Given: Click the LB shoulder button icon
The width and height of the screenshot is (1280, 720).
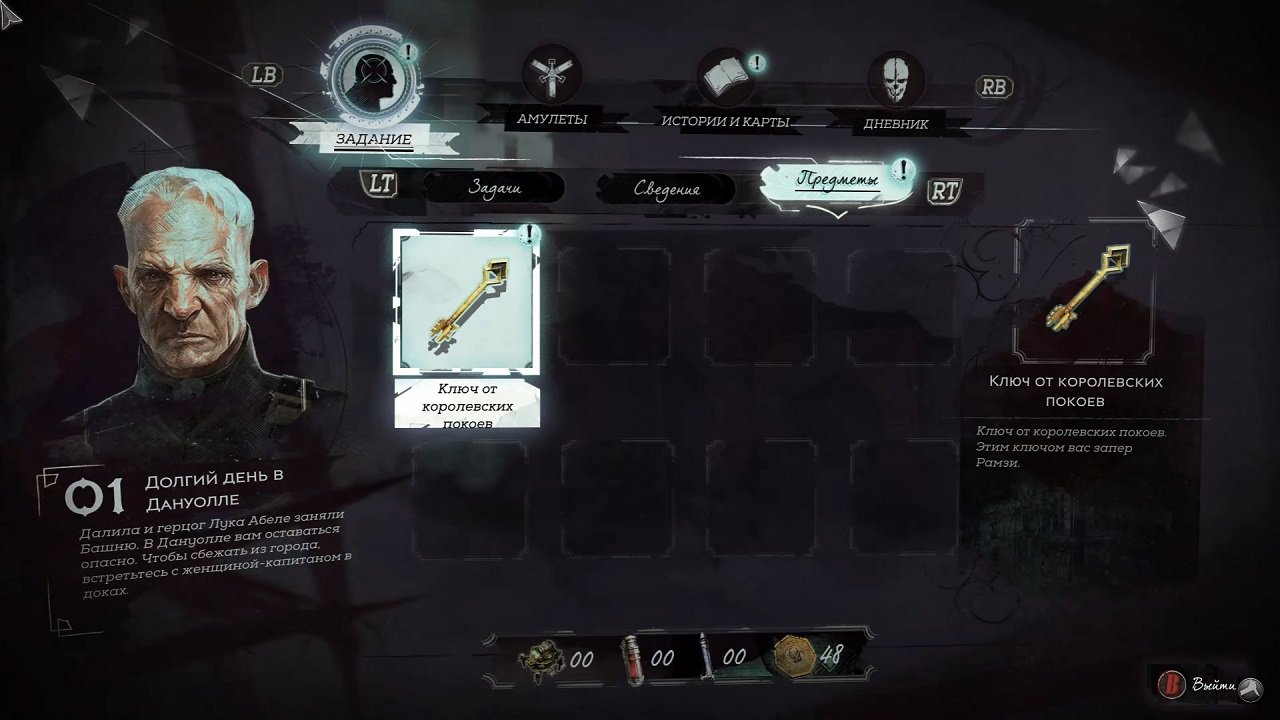Looking at the screenshot, I should 262,73.
